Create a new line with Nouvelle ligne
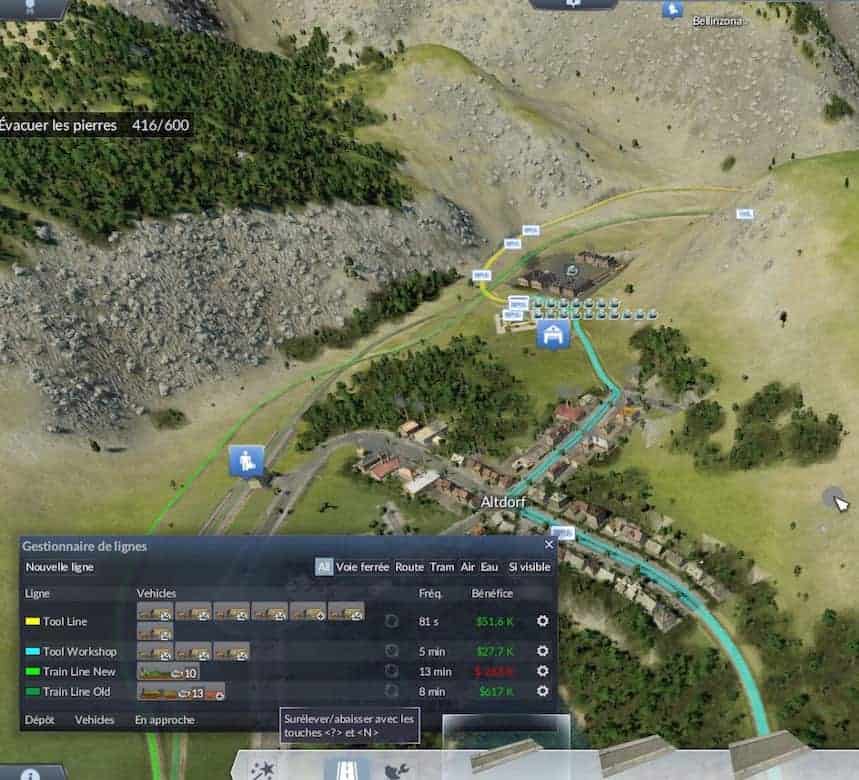859x780 pixels. click(x=60, y=567)
